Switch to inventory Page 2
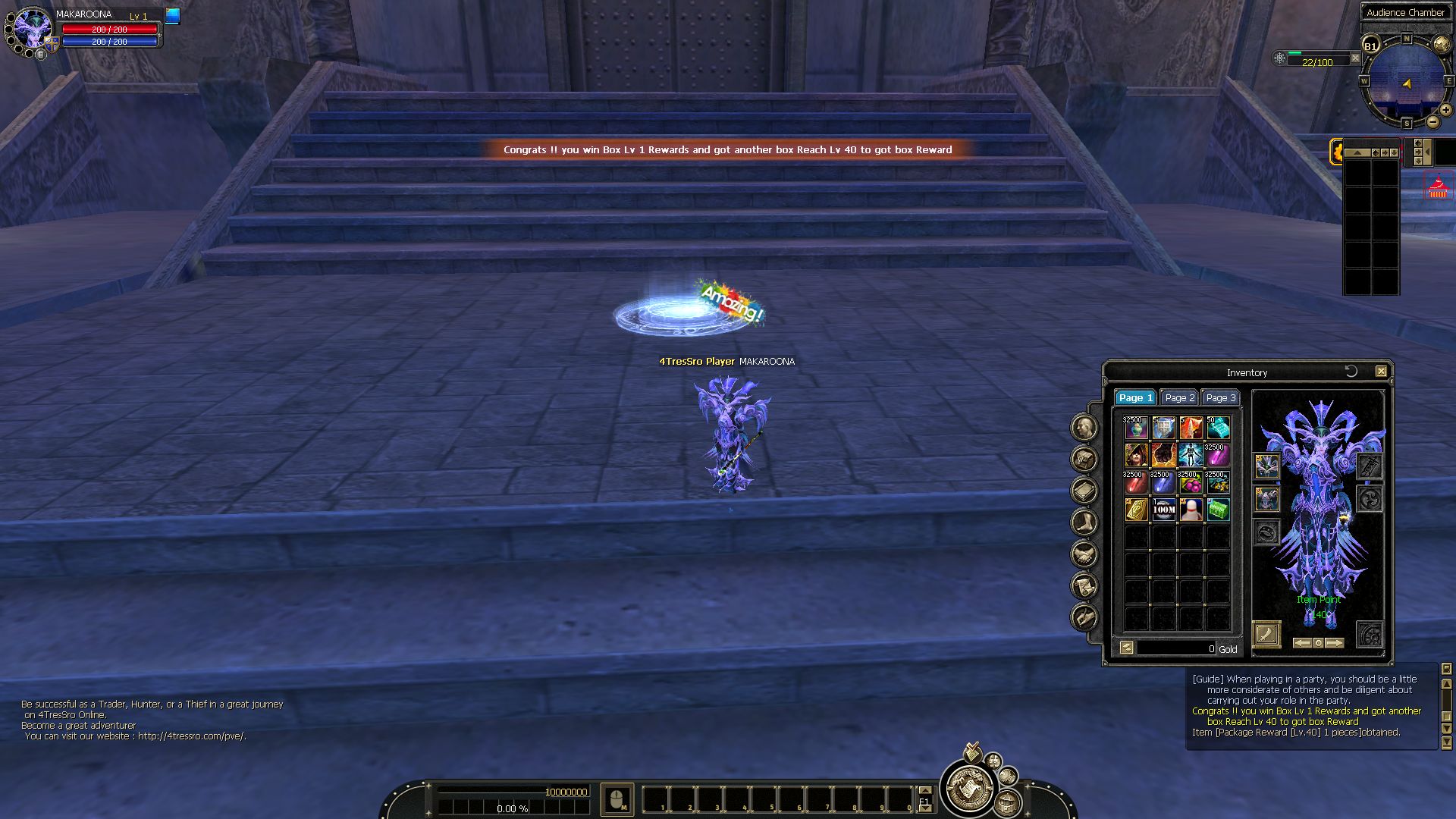The width and height of the screenshot is (1456, 819). tap(1179, 398)
